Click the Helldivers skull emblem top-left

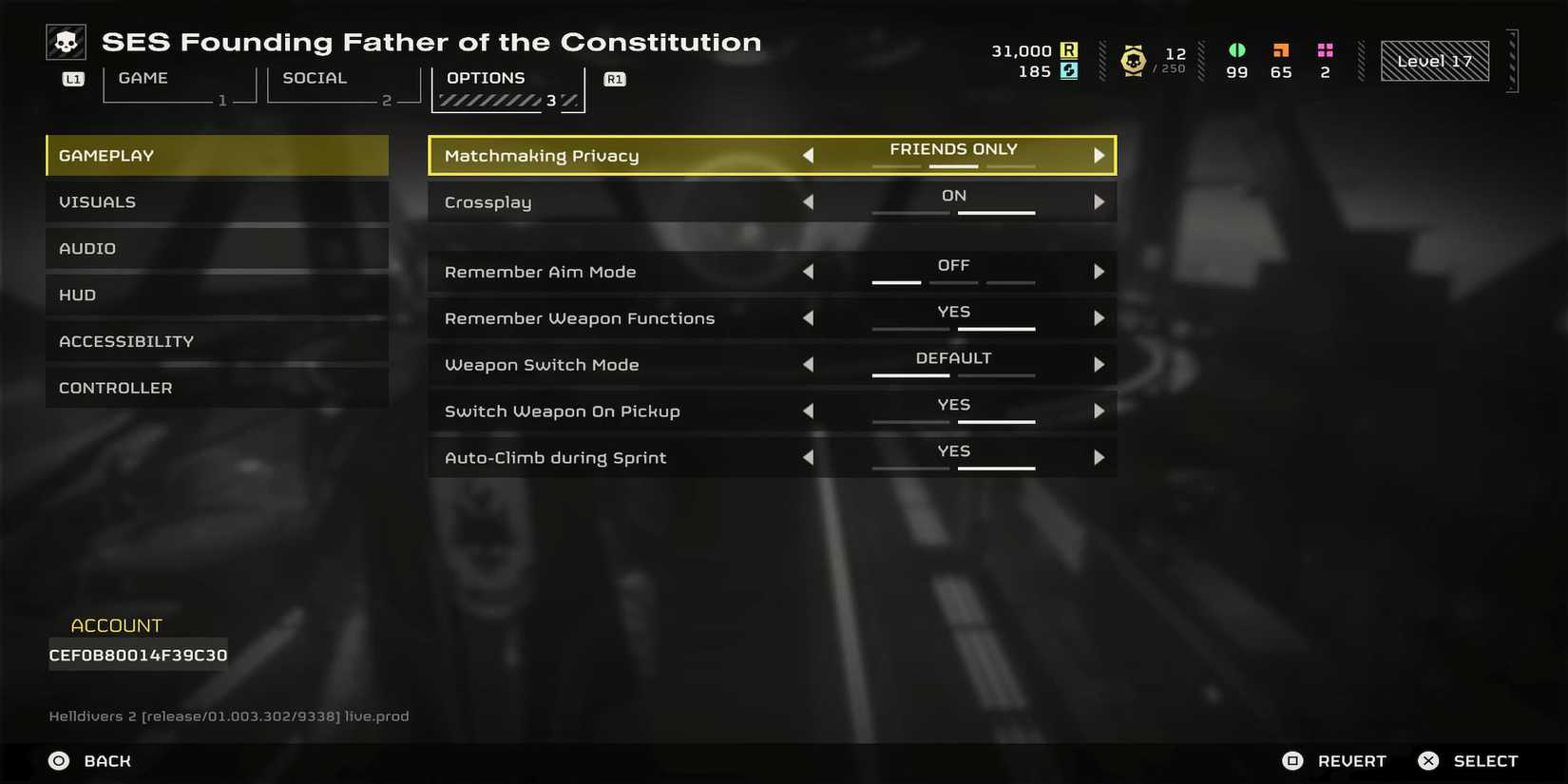coord(66,41)
